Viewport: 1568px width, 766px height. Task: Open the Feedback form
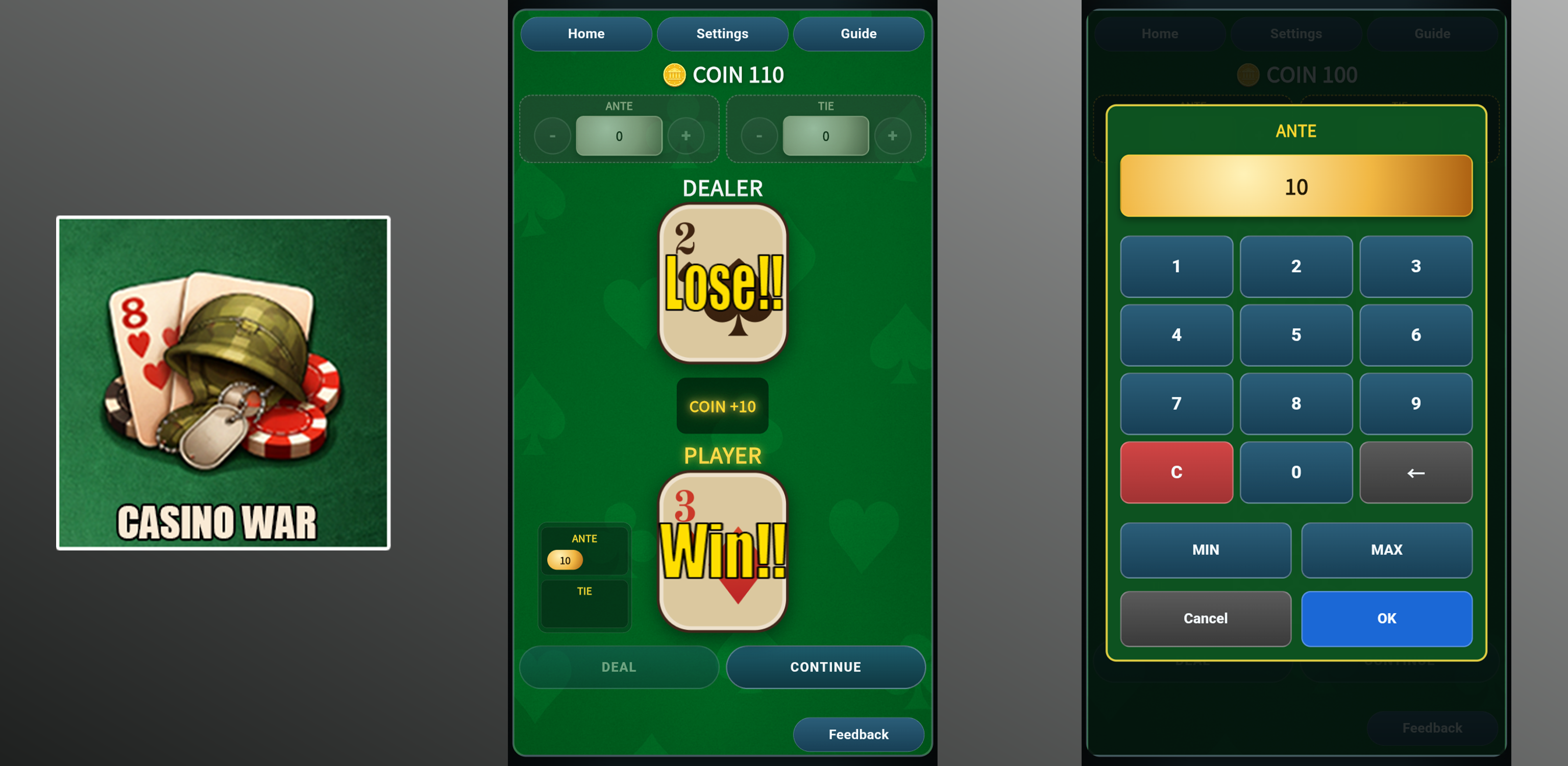click(x=858, y=734)
